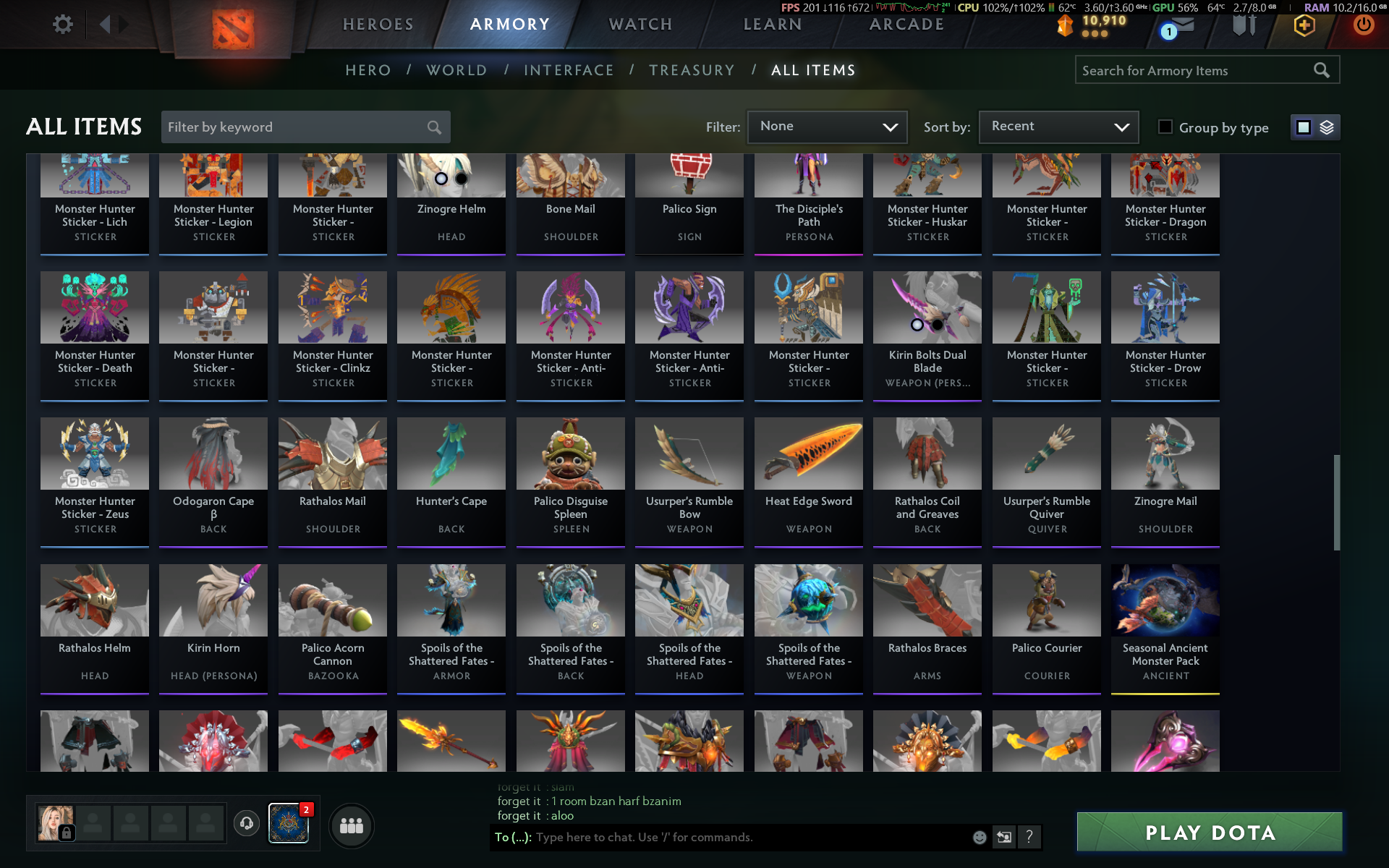The image size is (1389, 868).
Task: Open the settings gear icon
Action: pyautogui.click(x=63, y=25)
